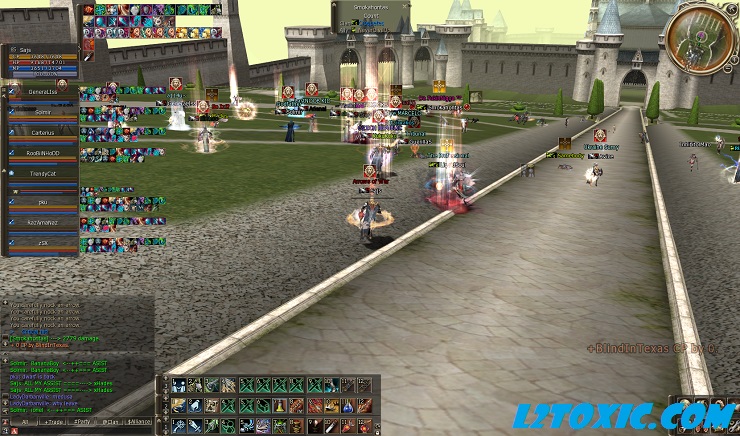Choose party member RooBiNHoOD

coord(42,154)
